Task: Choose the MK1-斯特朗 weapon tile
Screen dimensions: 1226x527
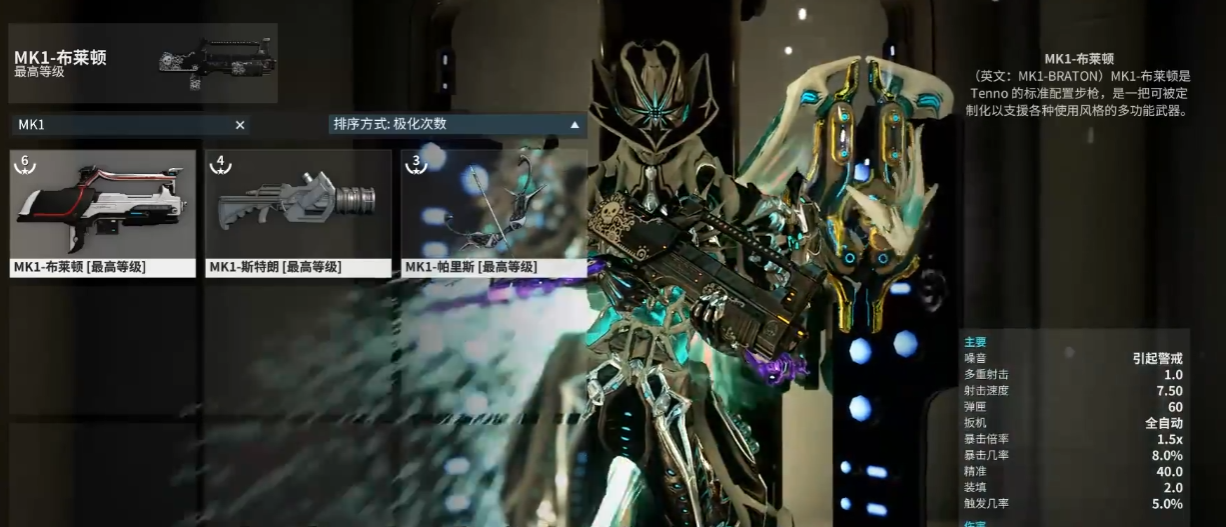Action: point(298,212)
